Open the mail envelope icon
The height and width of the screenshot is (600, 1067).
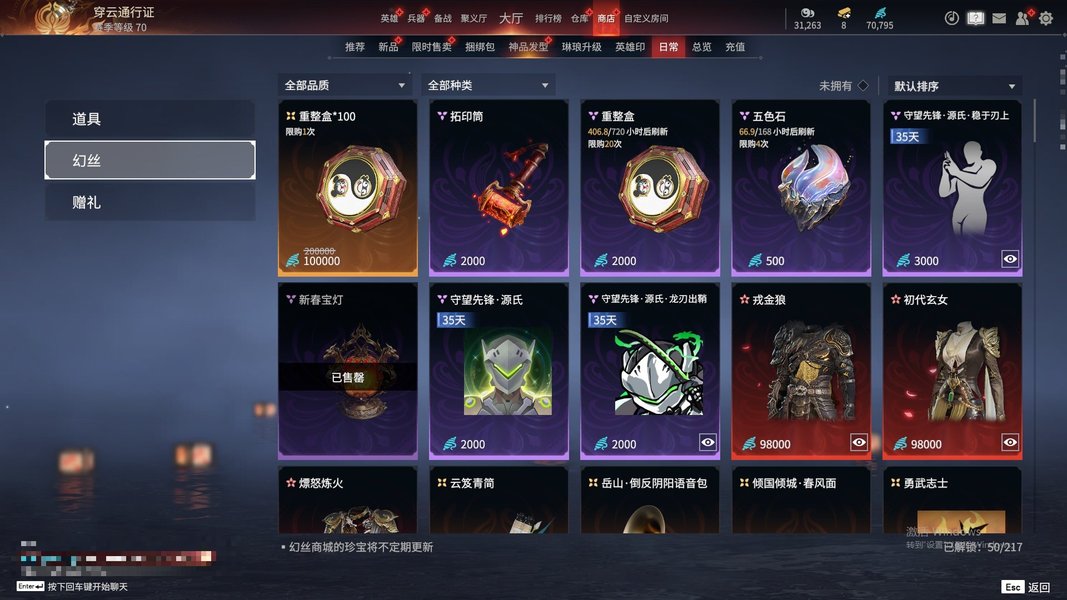(x=999, y=18)
